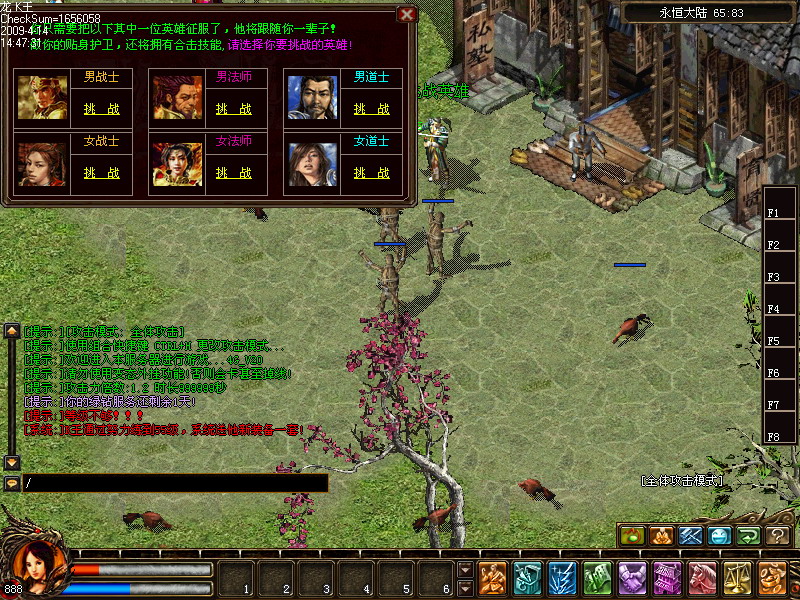Challenge the female mage (女法师) hero

coord(233,173)
